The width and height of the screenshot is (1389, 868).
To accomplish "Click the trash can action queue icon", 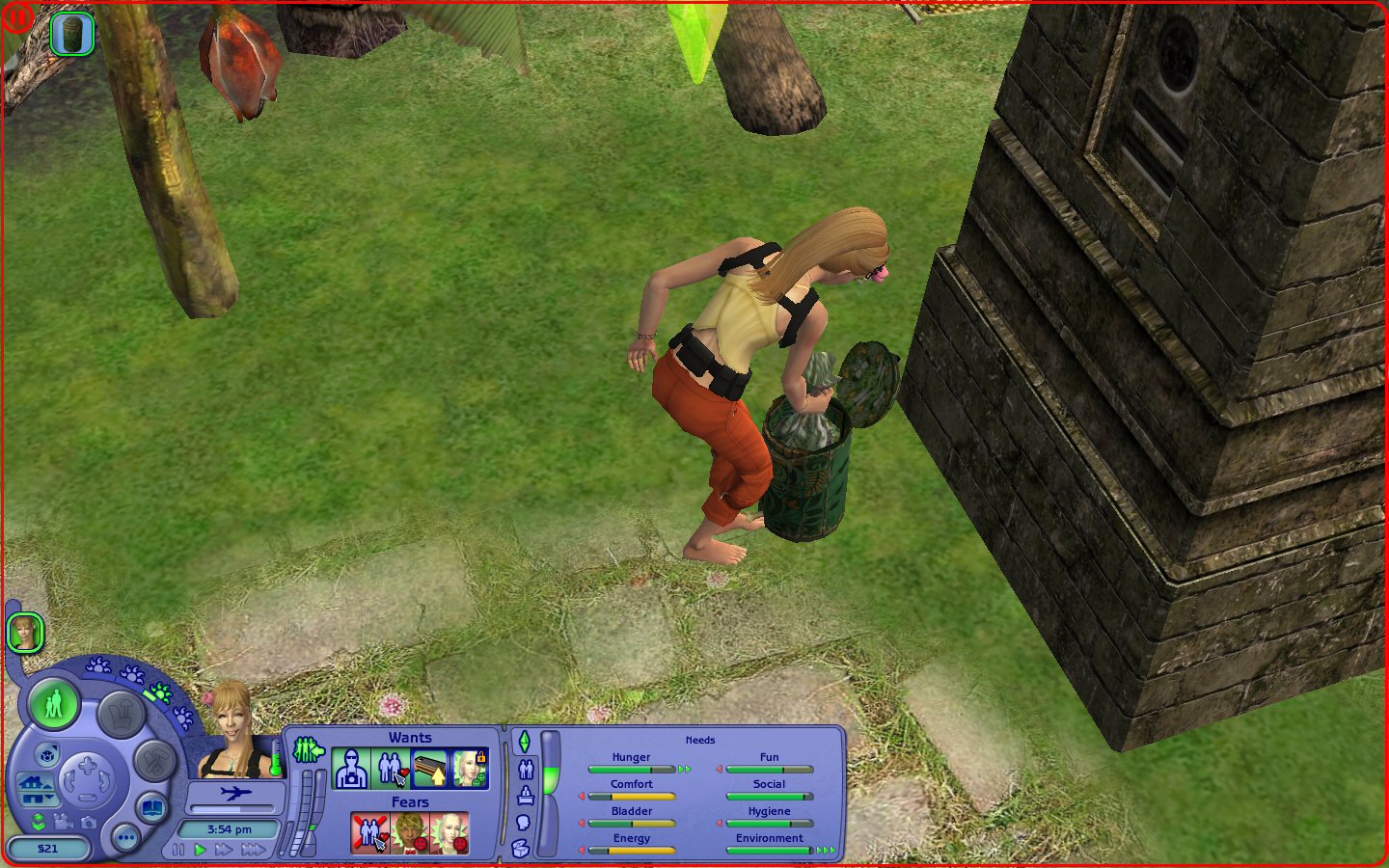I will click(x=72, y=34).
